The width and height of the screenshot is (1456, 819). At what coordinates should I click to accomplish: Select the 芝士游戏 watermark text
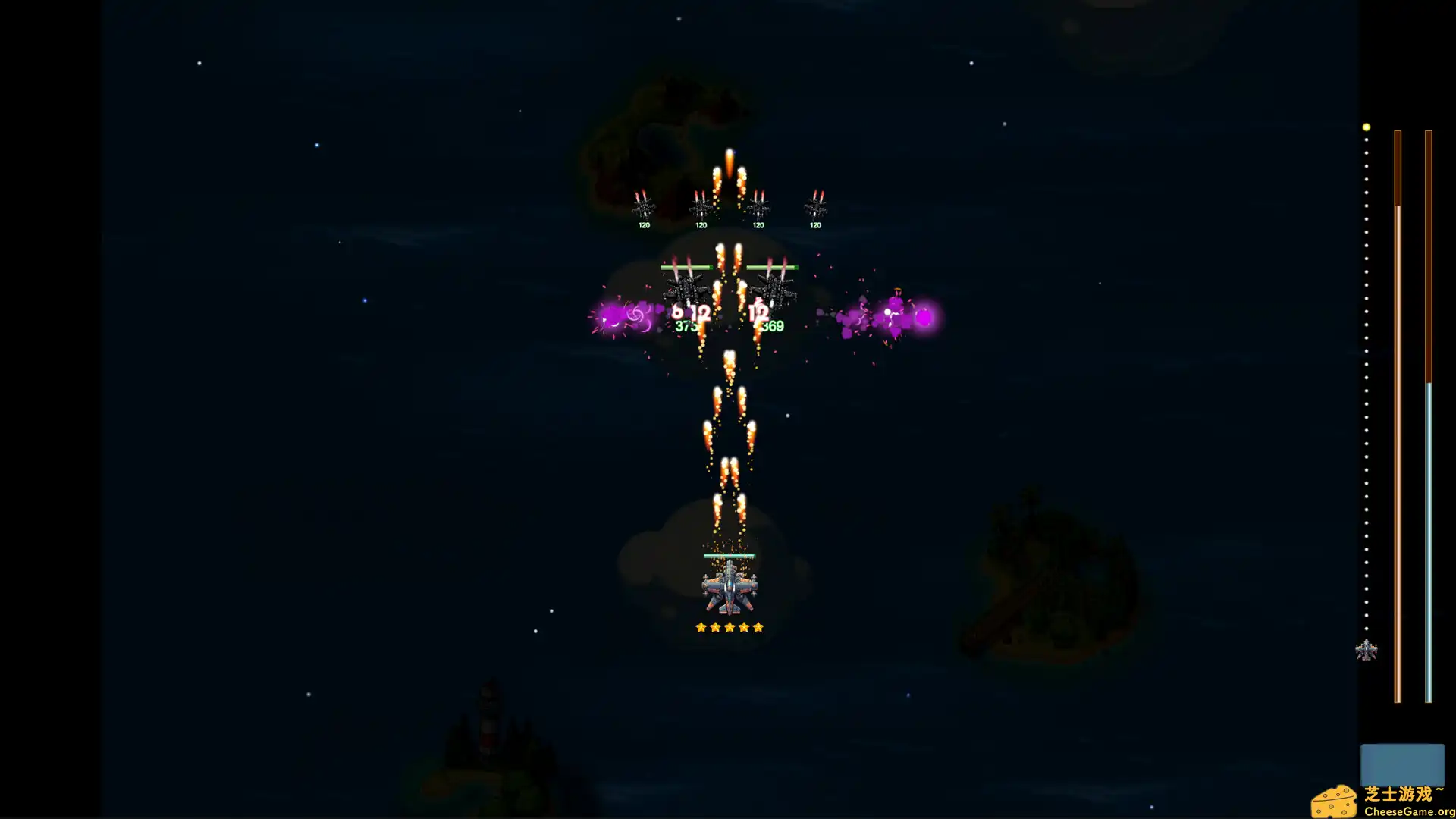[1404, 795]
